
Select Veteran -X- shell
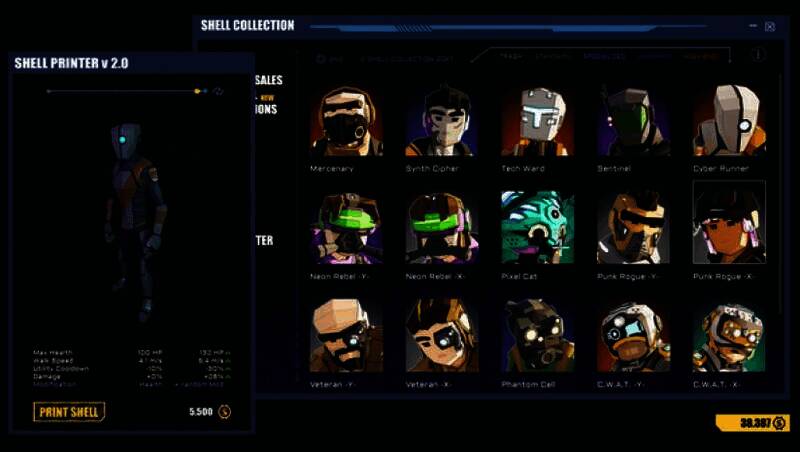[x=441, y=335]
